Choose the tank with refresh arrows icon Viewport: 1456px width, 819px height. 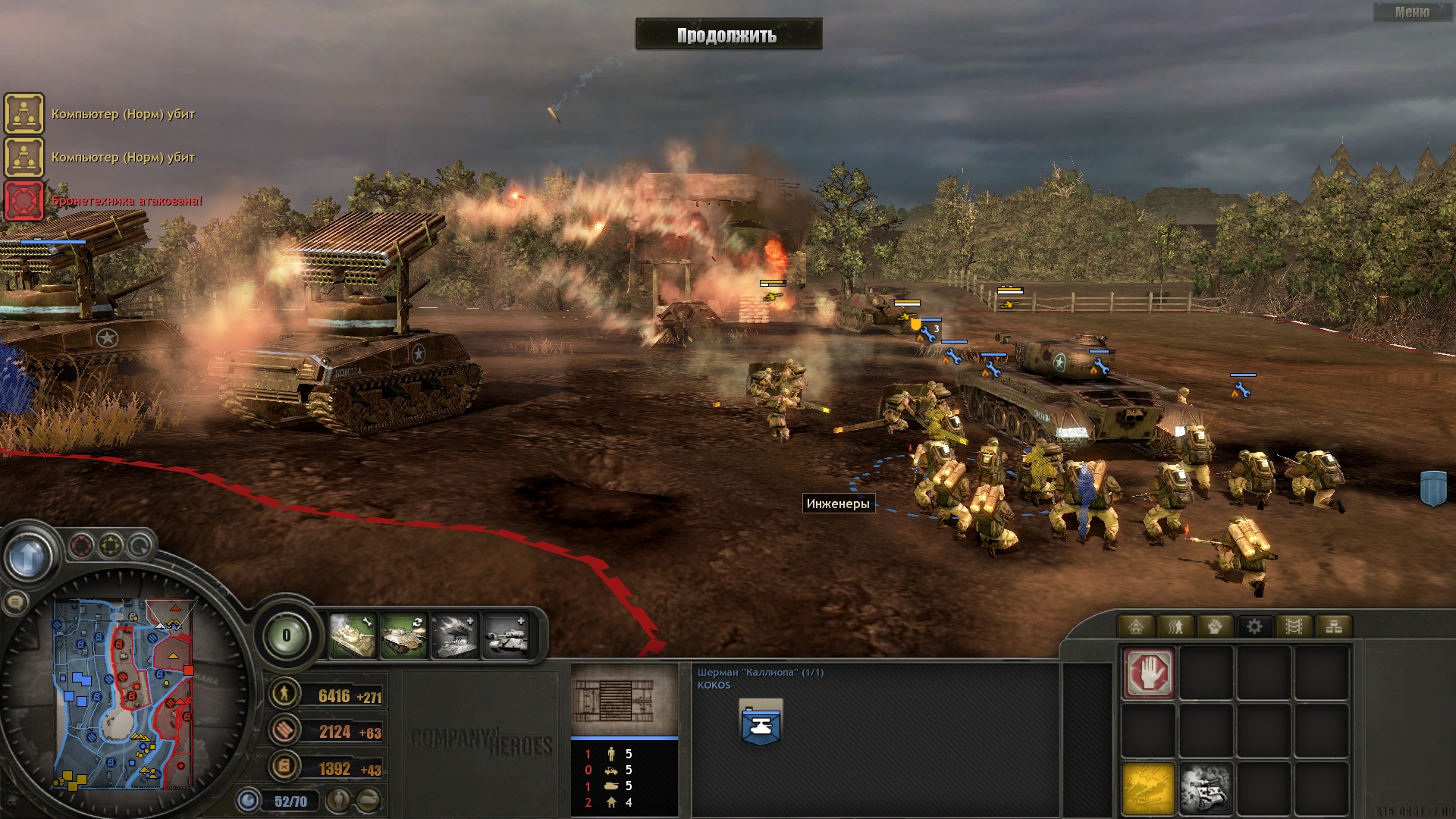[403, 635]
